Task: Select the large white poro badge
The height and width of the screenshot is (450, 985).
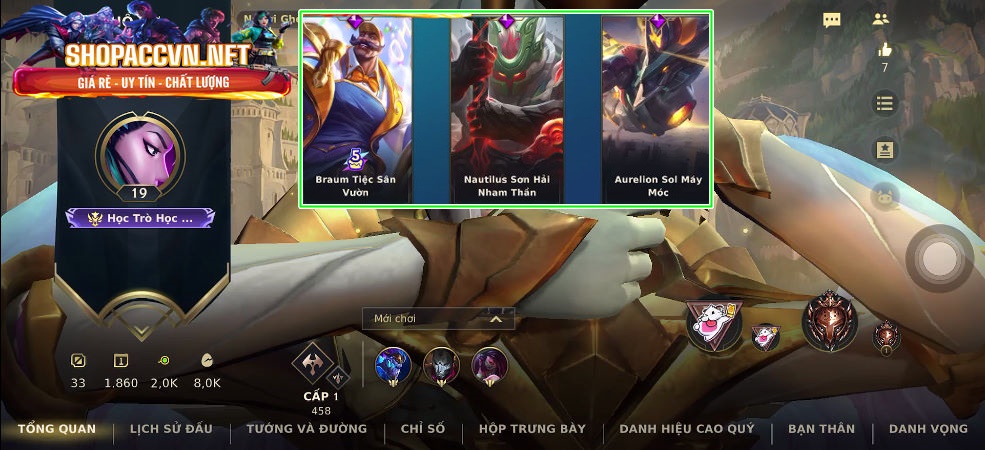Action: coord(714,324)
